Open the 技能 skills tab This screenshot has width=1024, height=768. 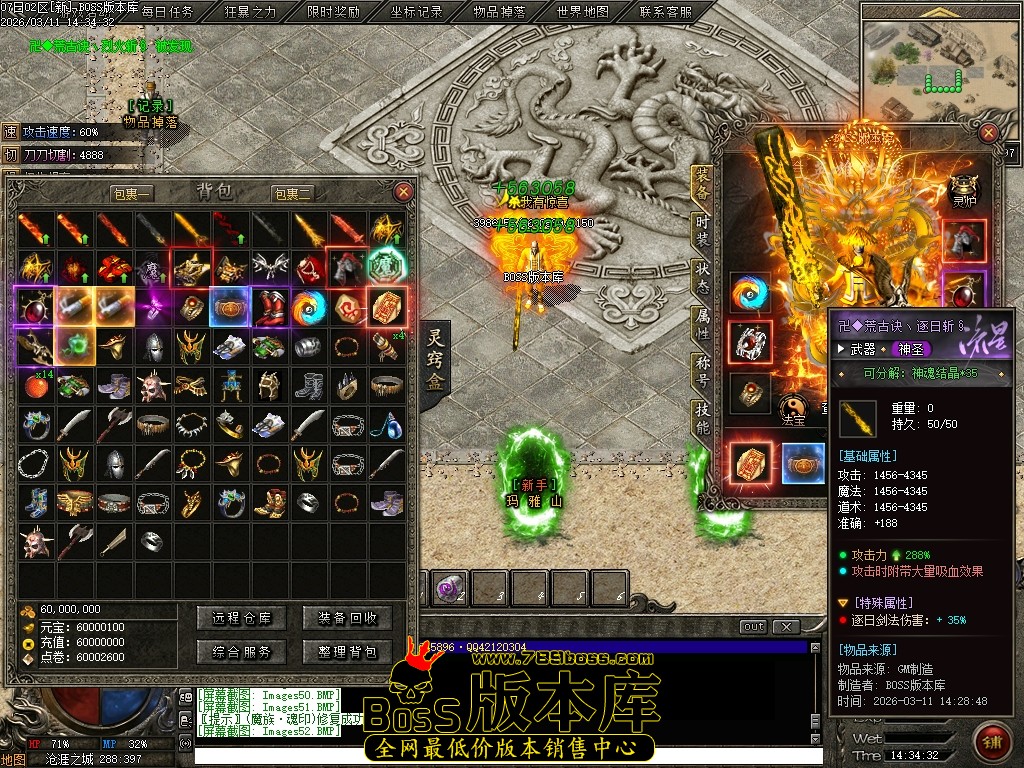(703, 419)
